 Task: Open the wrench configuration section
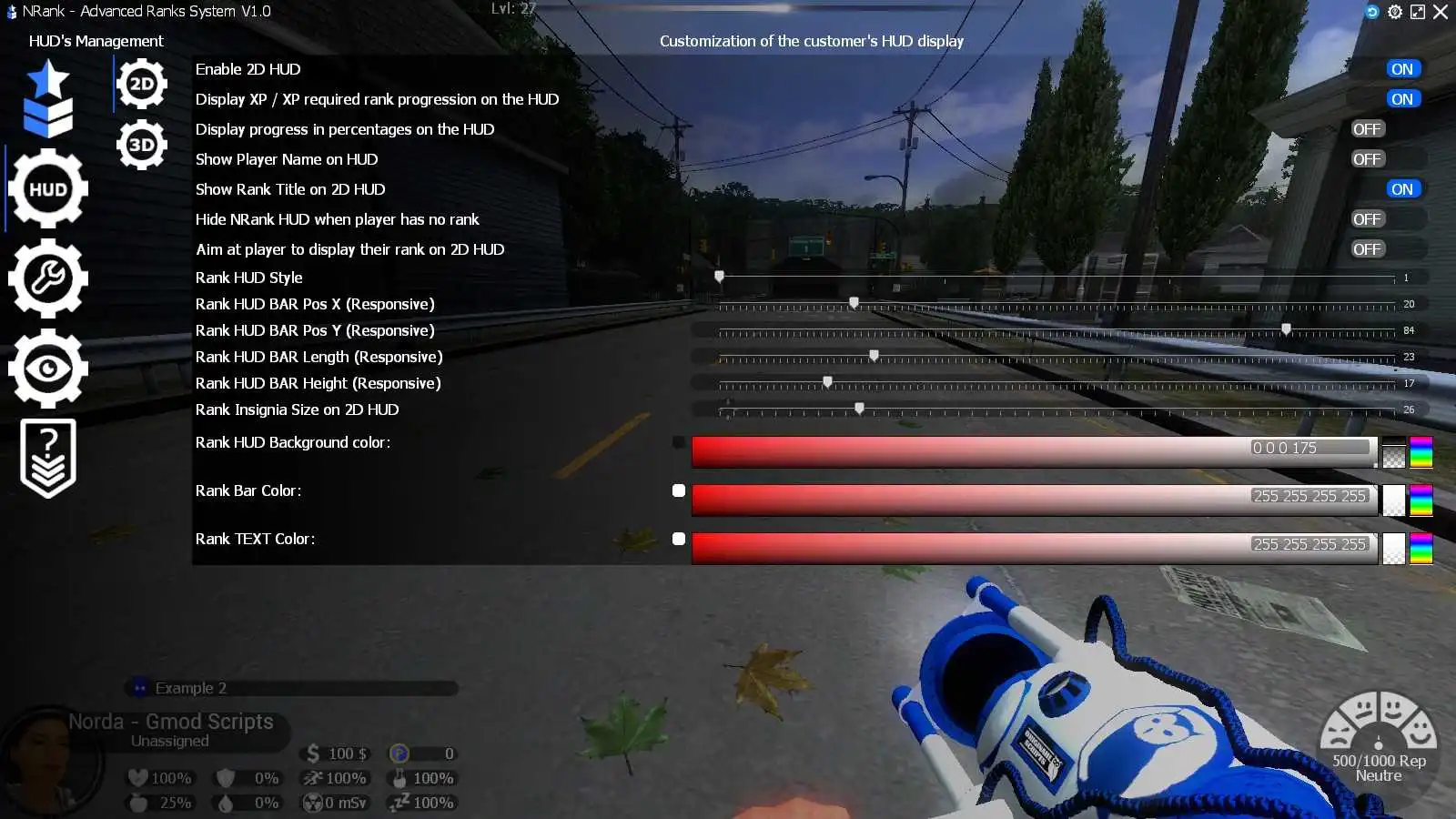click(x=48, y=278)
